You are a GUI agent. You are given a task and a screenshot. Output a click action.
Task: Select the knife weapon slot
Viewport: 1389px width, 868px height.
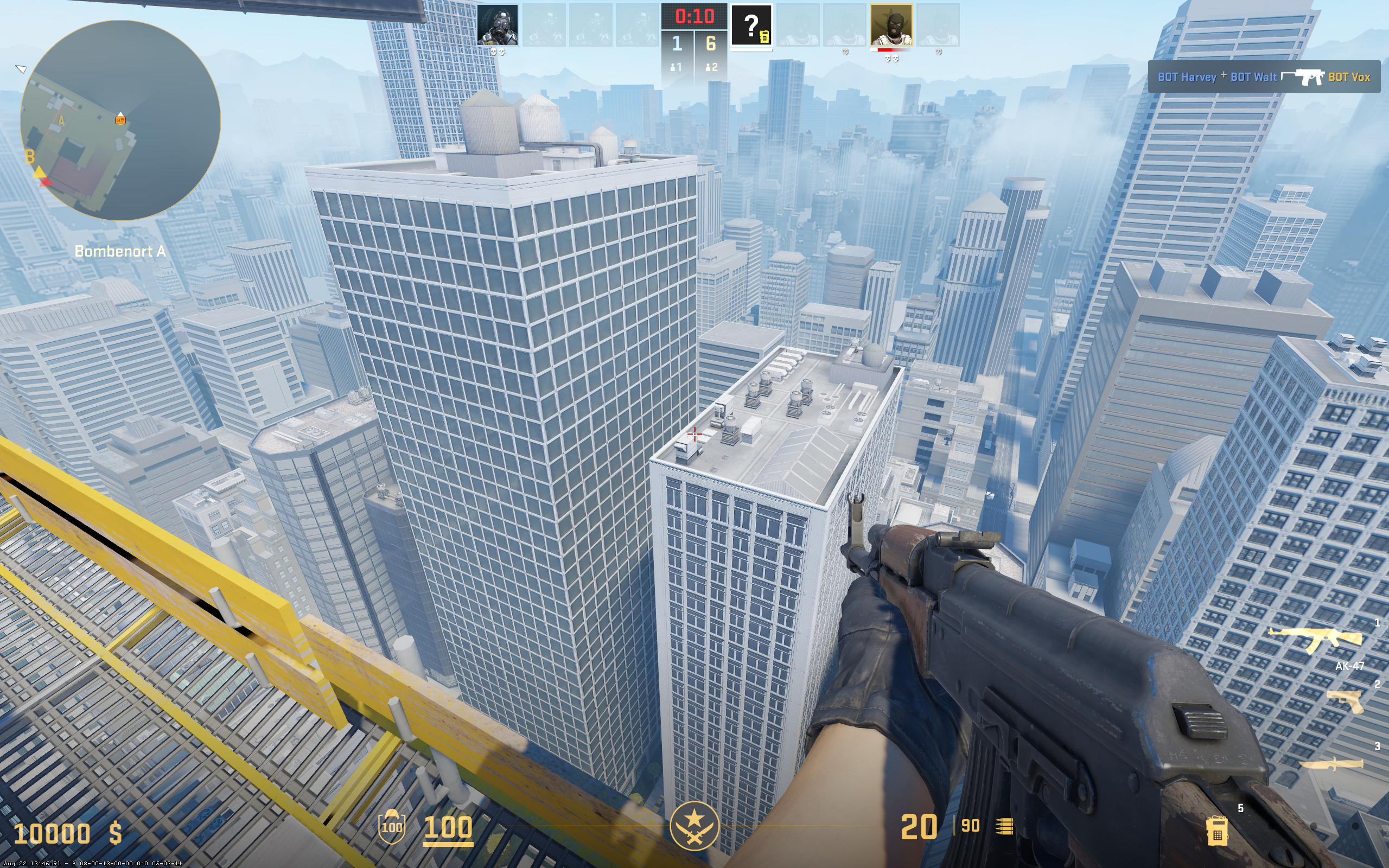click(x=1331, y=764)
